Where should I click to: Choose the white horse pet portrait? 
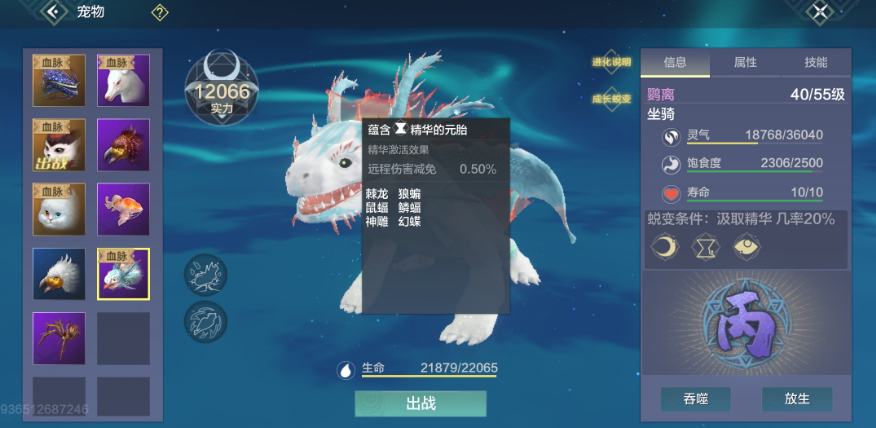[123, 81]
